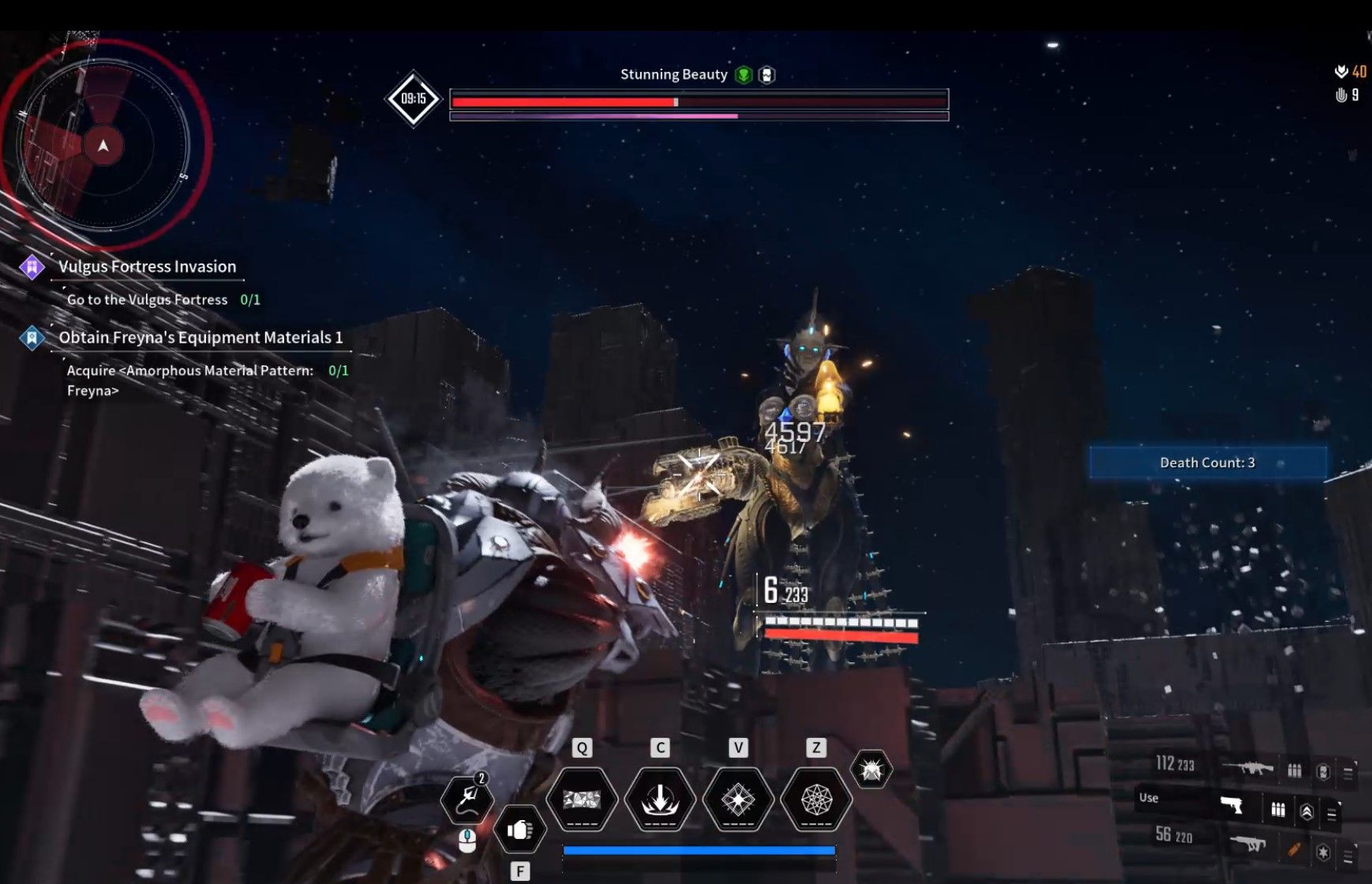
Task: Click the circular radar minimap
Action: [x=103, y=145]
